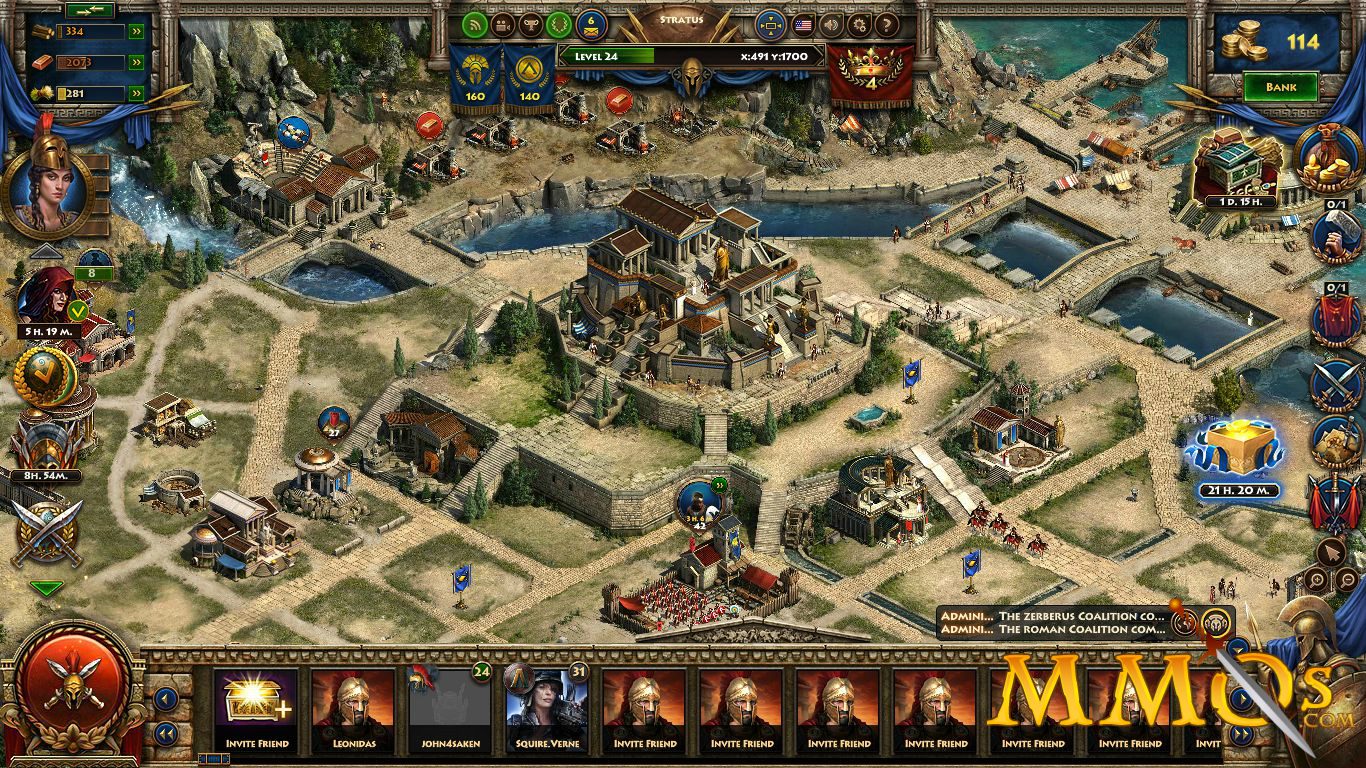This screenshot has height=768, width=1366.
Task: Click the large red Spartan helmet button
Action: [72, 696]
